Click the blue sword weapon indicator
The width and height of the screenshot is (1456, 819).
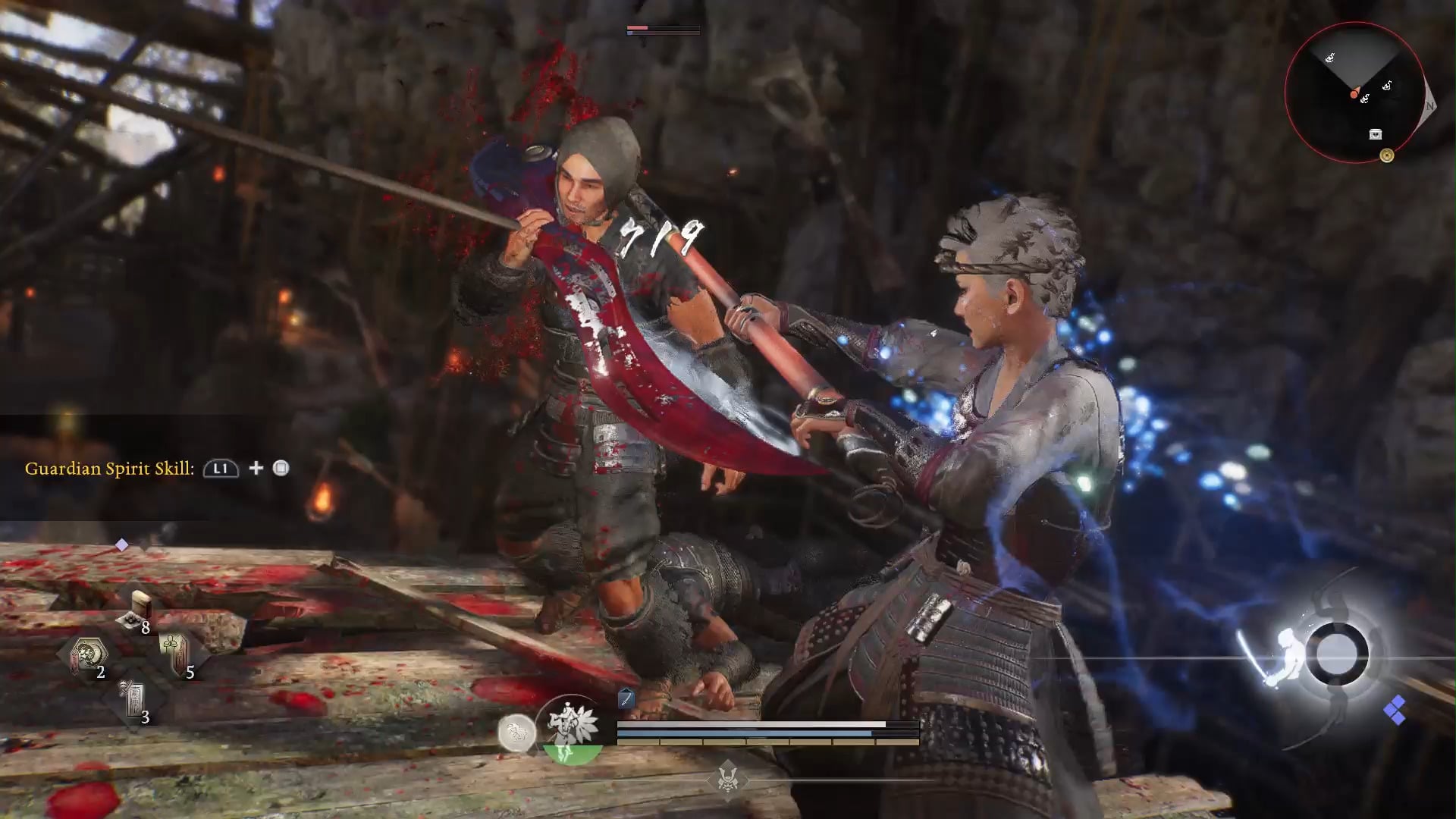pyautogui.click(x=626, y=698)
